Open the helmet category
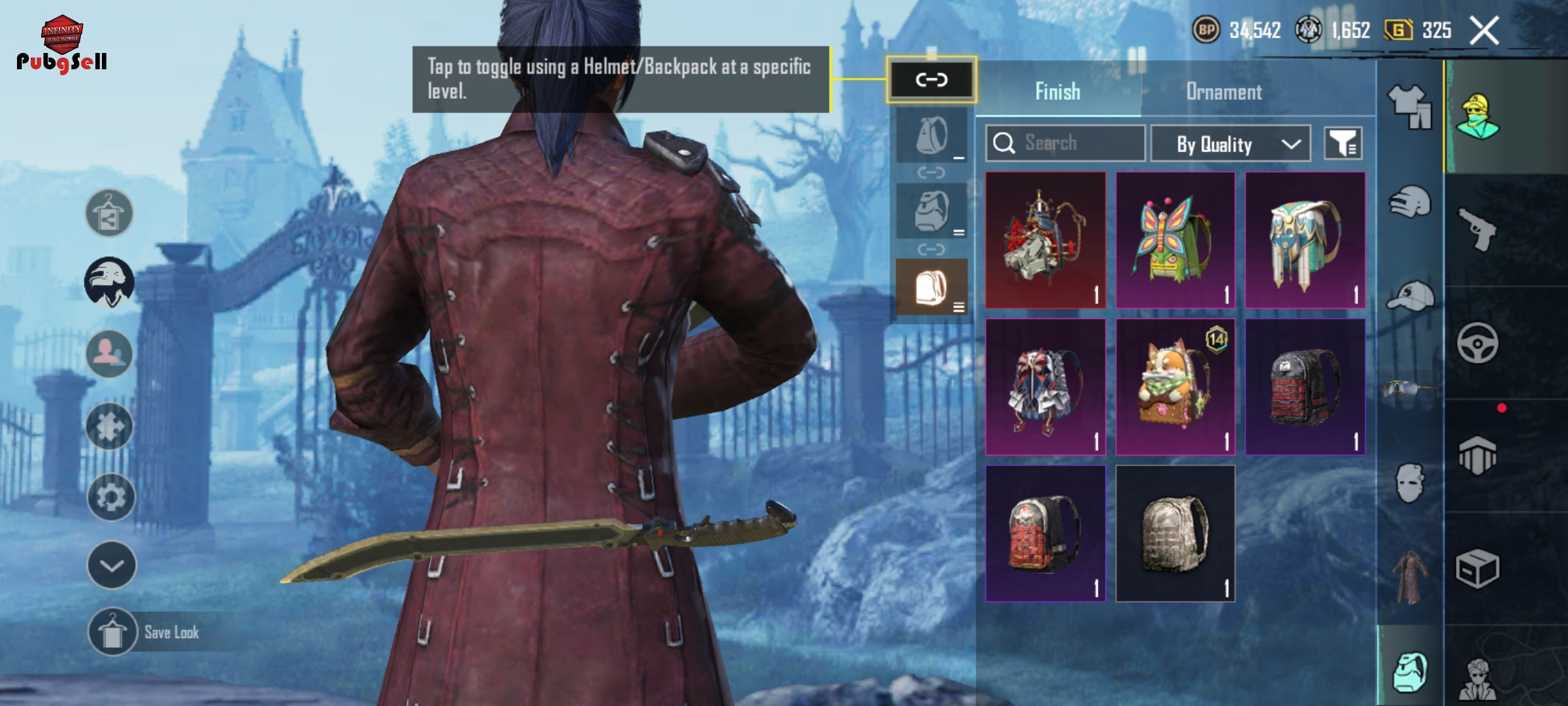 coord(1409,203)
